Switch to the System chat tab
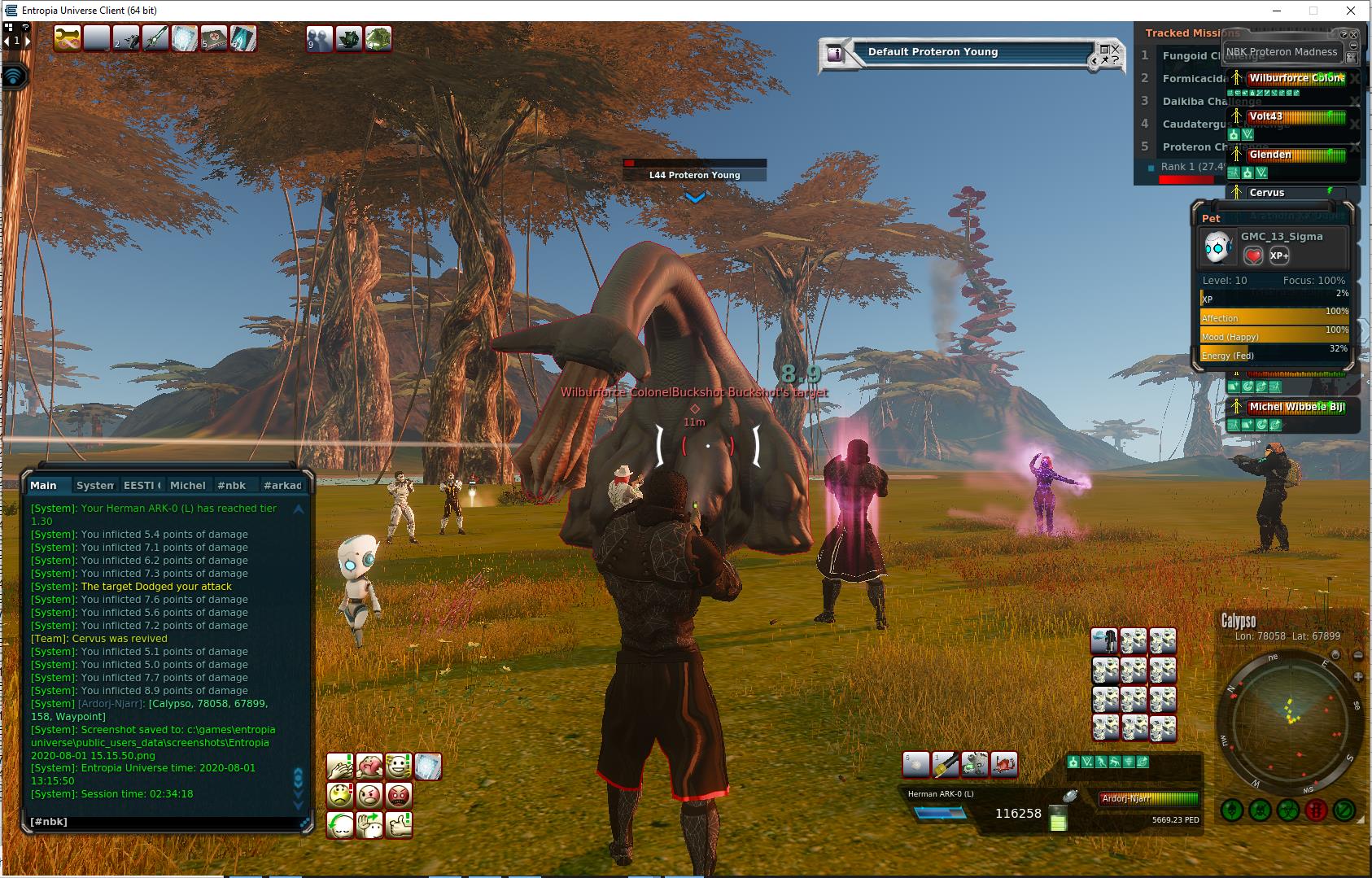1372x878 pixels. (94, 485)
